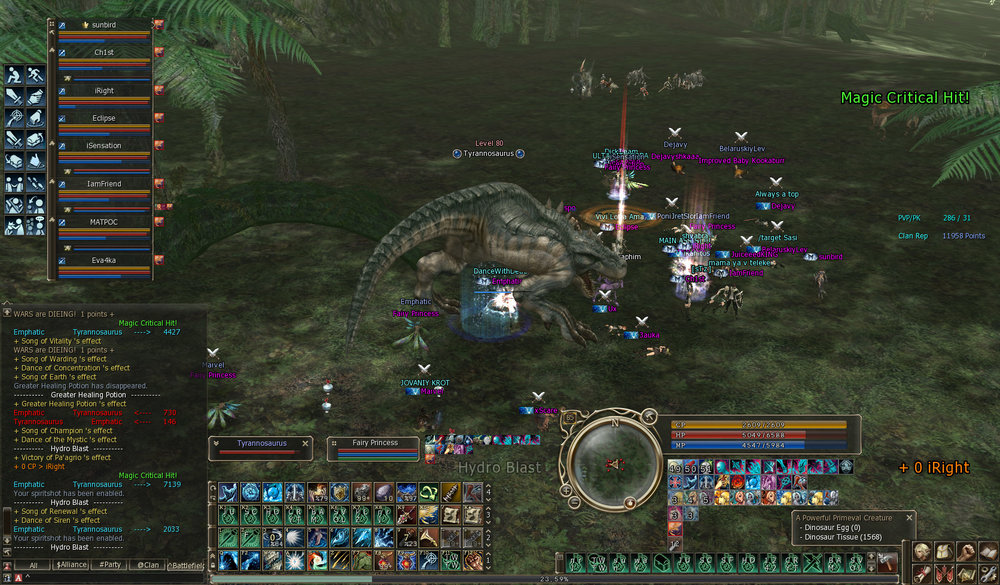
Task: Close the Powerful Primeval Creature quest tracker
Action: (909, 518)
